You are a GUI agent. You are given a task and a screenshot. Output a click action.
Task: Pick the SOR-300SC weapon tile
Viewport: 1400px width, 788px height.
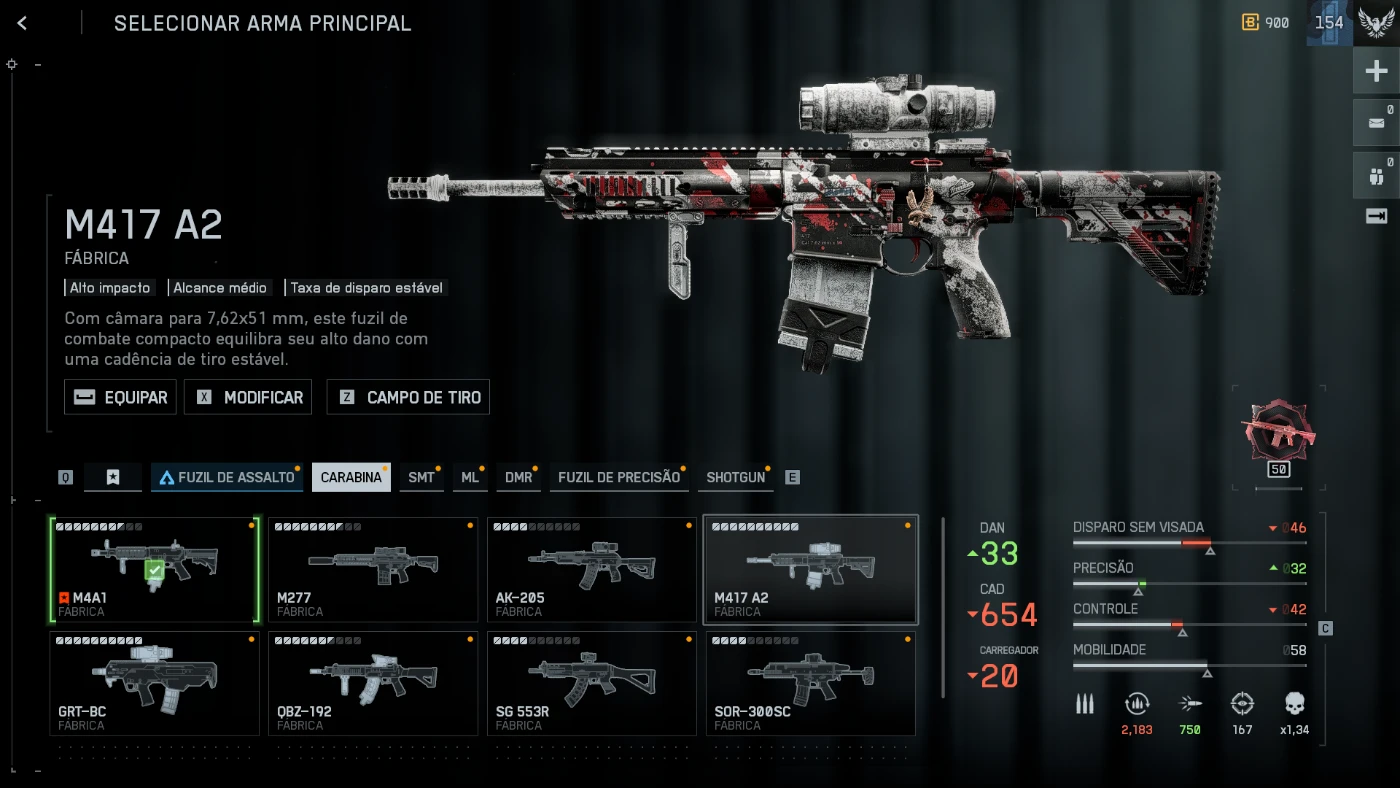(810, 683)
